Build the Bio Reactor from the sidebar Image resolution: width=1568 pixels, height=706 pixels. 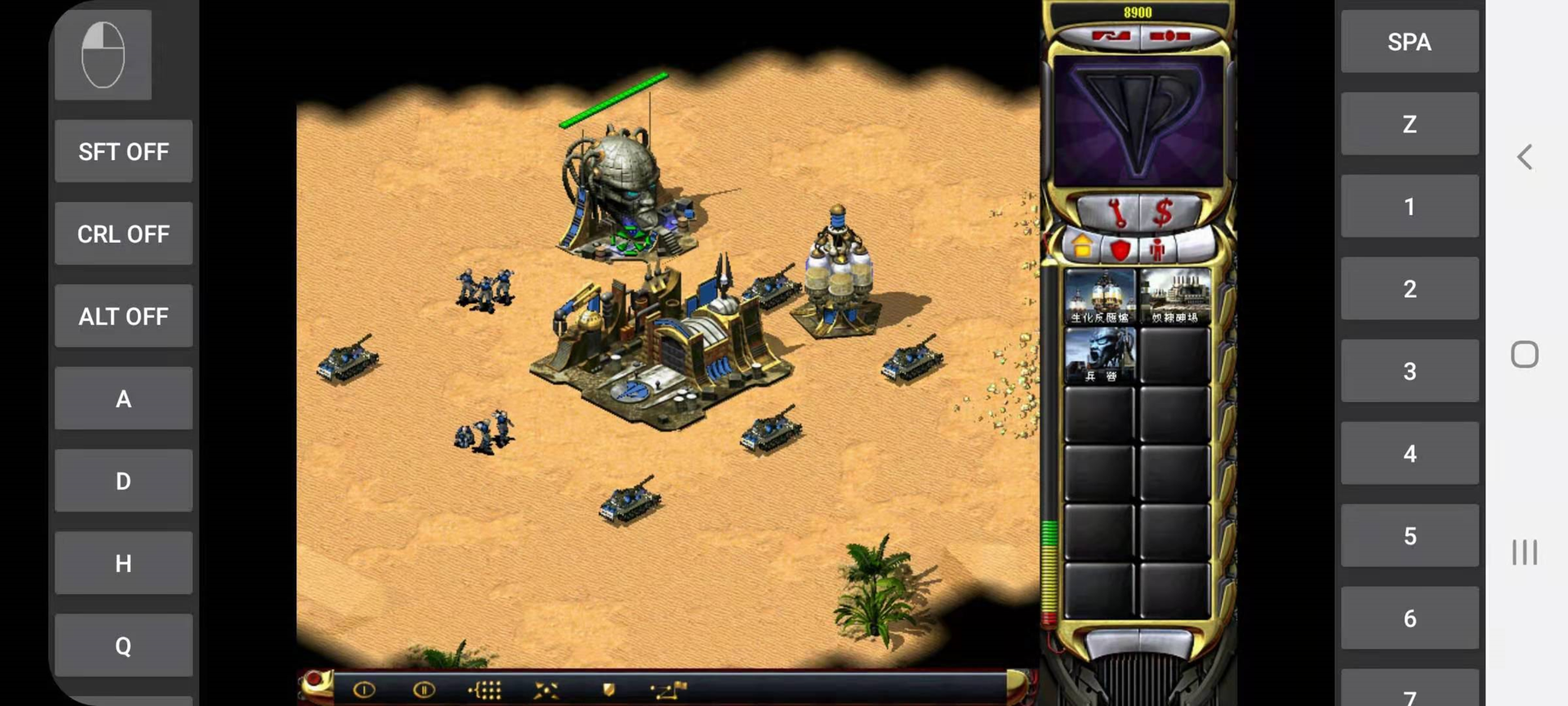pyautogui.click(x=1099, y=297)
